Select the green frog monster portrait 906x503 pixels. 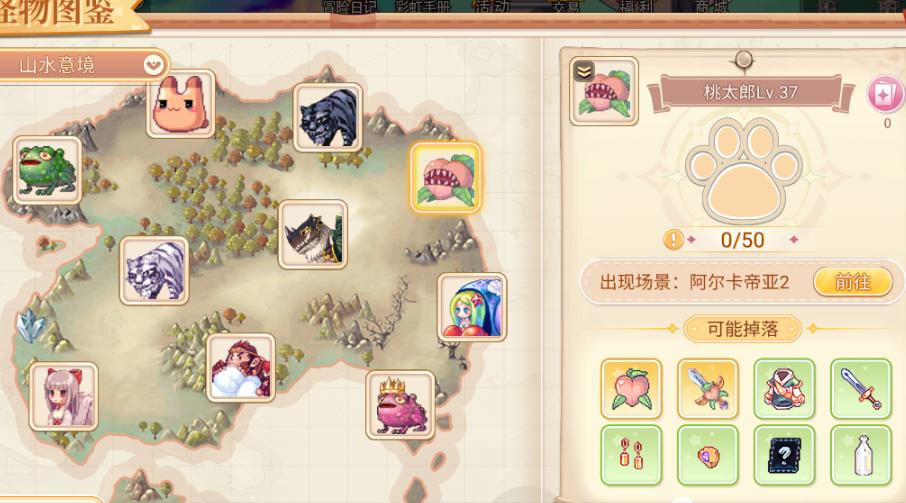[46, 170]
